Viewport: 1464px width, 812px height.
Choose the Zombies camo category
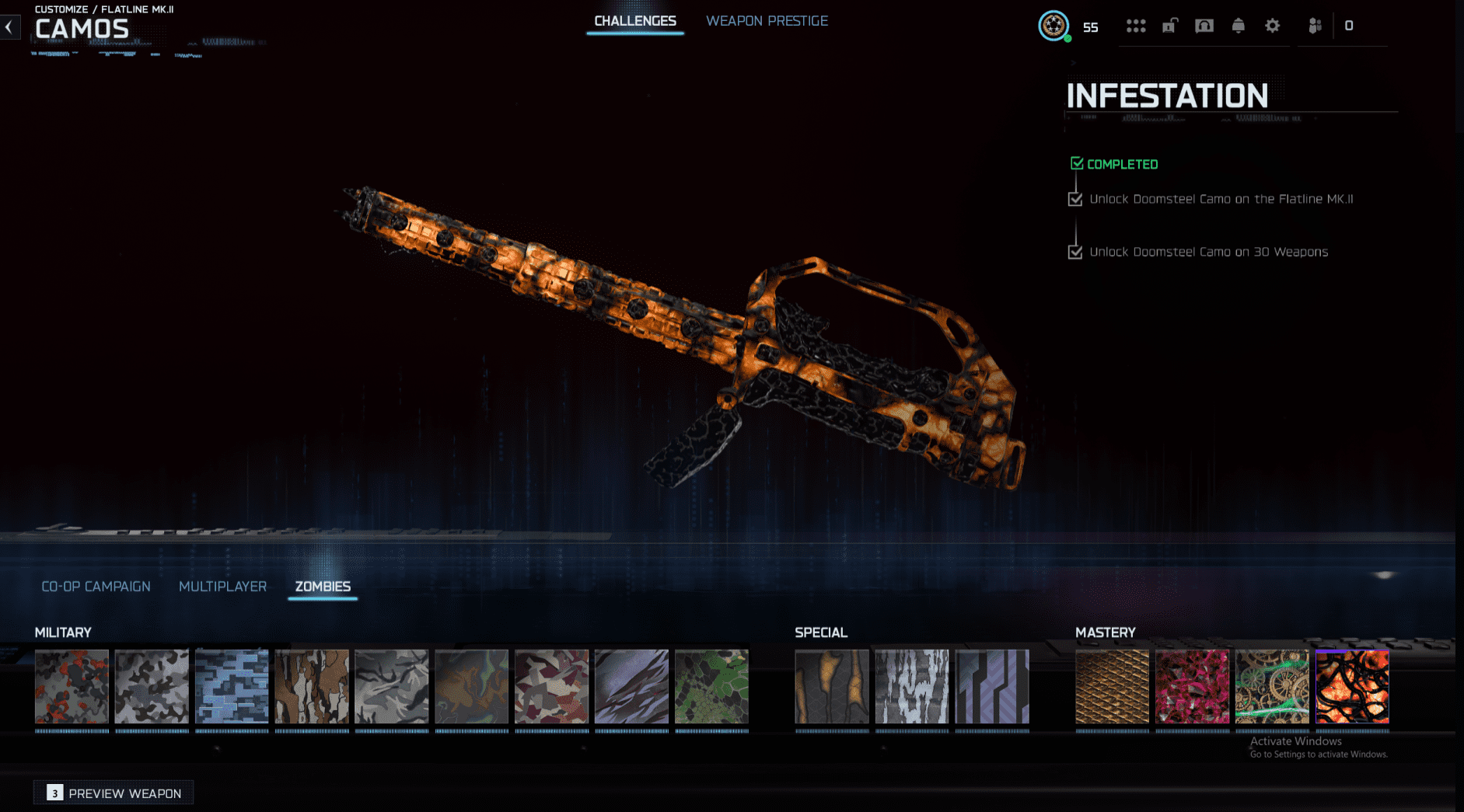click(x=323, y=587)
